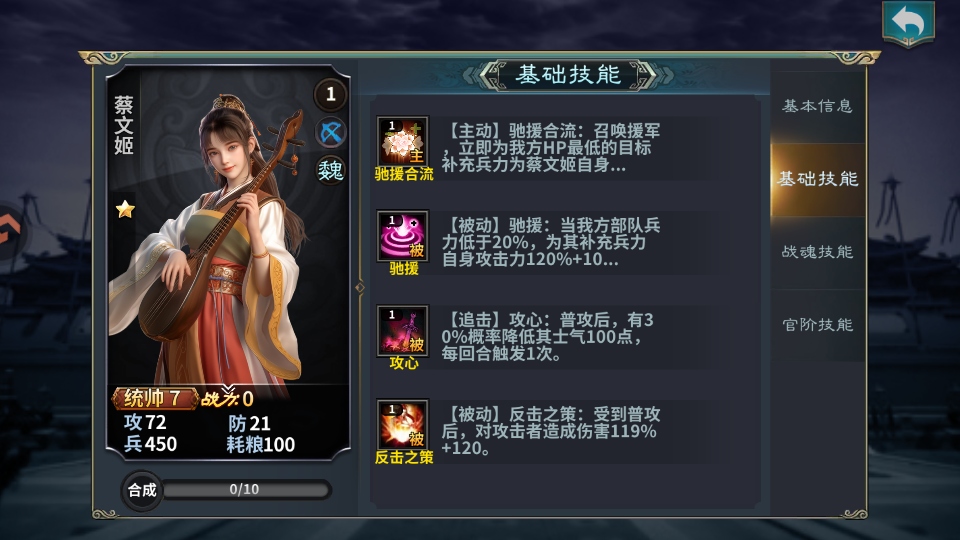Viewport: 960px width, 540px height.
Task: Select the 基础技能 tab
Action: [817, 179]
